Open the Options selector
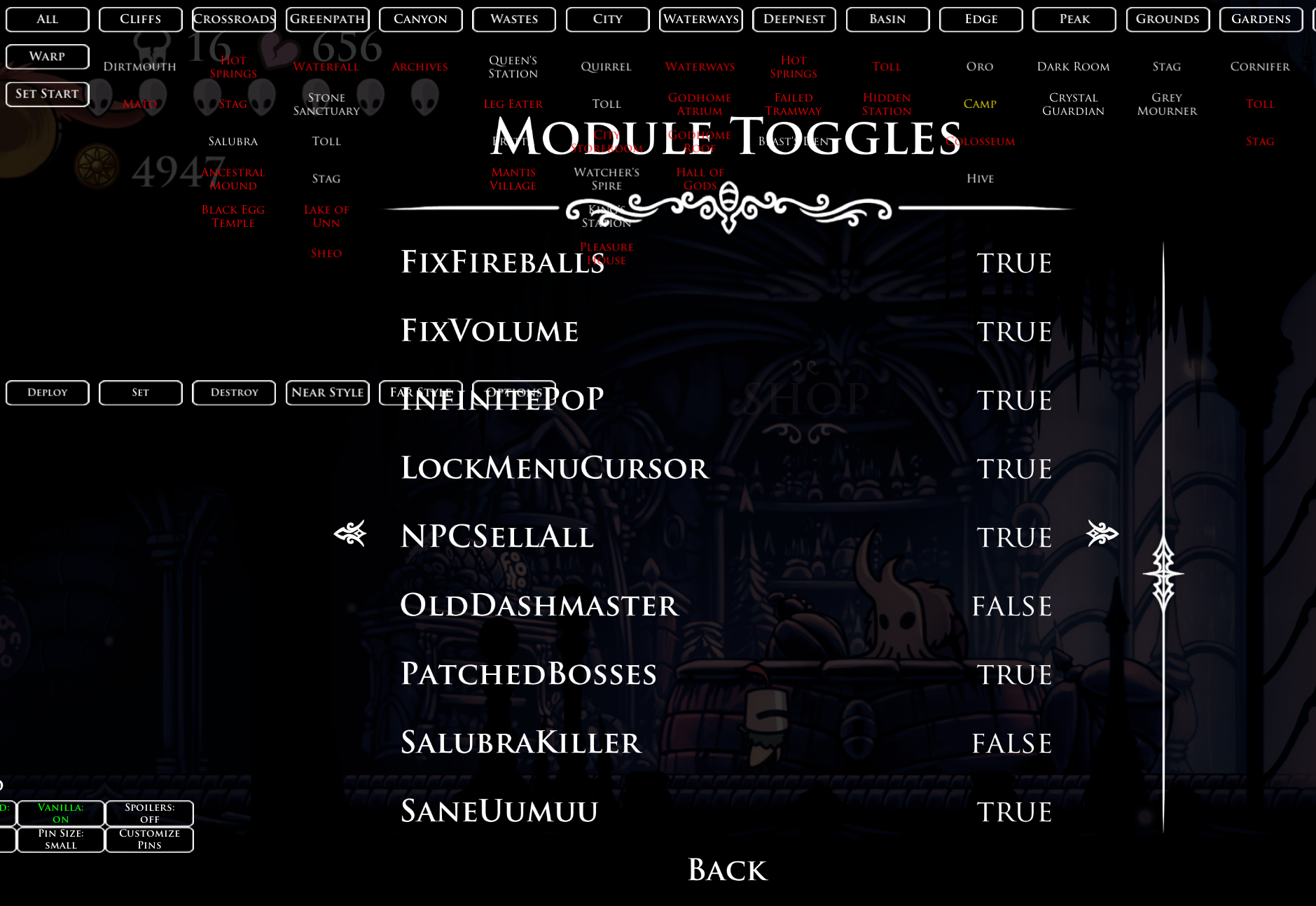 pyautogui.click(x=514, y=392)
